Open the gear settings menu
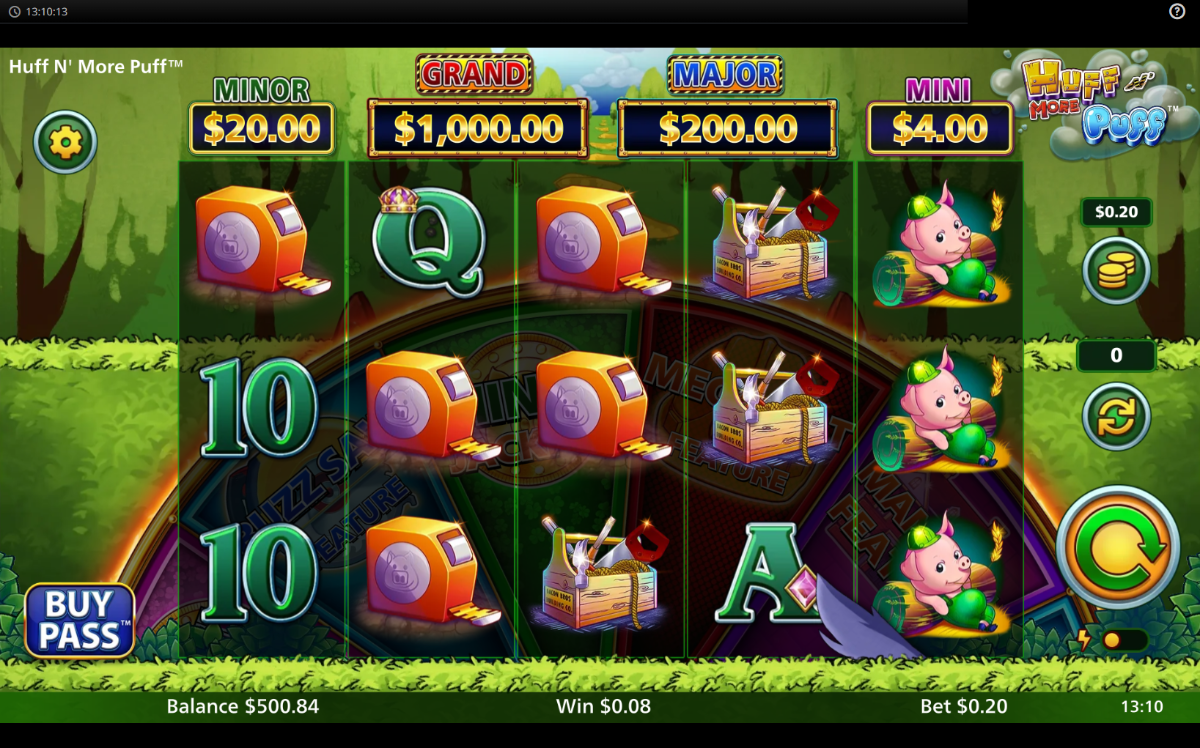 click(65, 143)
